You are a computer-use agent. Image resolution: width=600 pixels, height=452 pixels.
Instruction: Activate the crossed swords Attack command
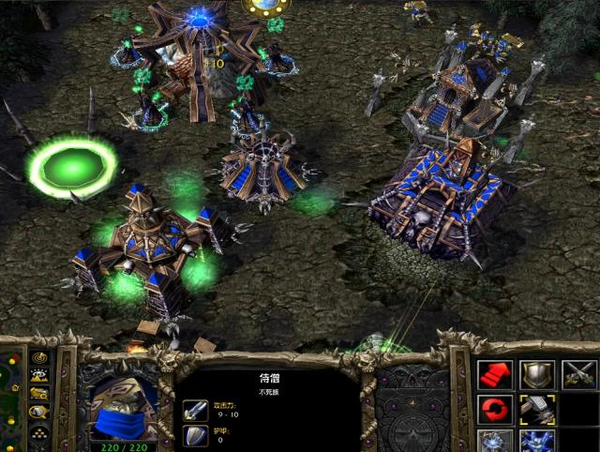pos(577,374)
